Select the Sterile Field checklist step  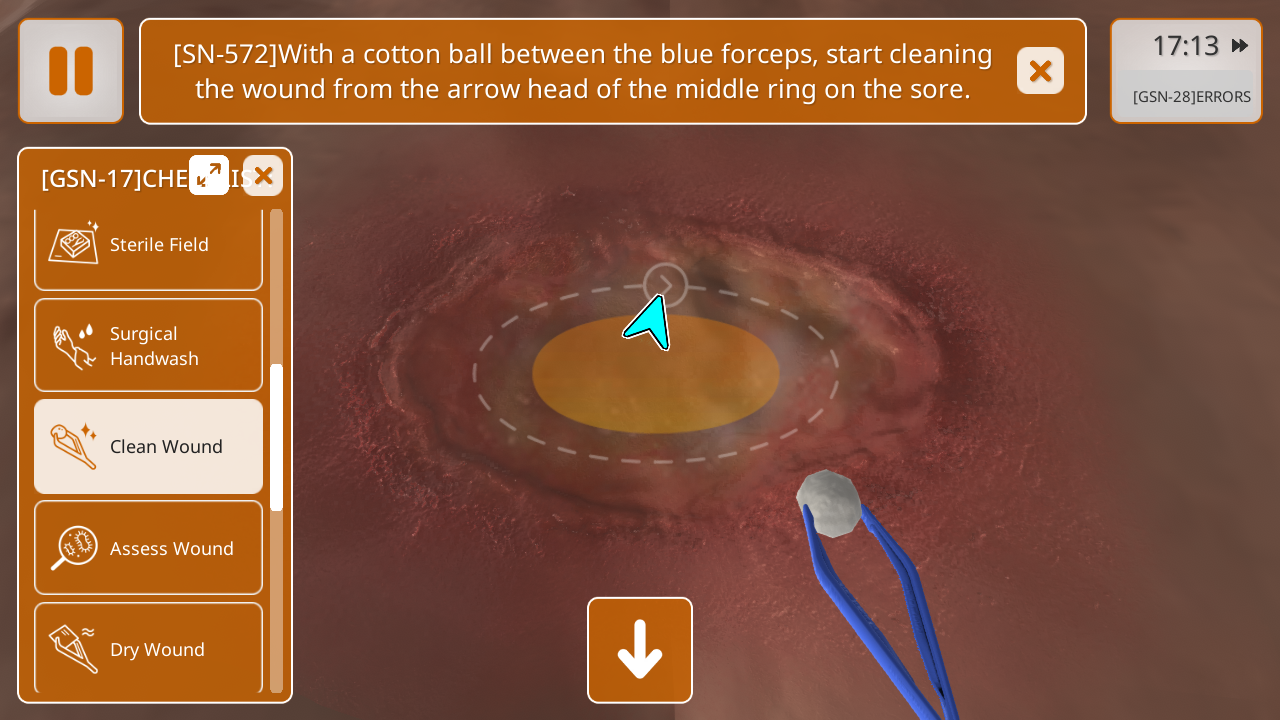(x=148, y=246)
